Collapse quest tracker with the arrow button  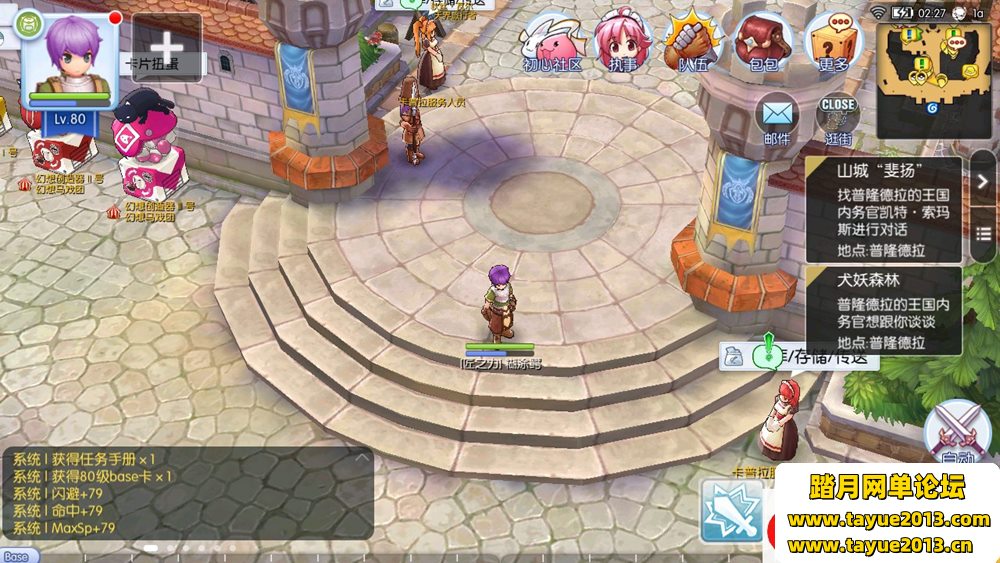(982, 180)
